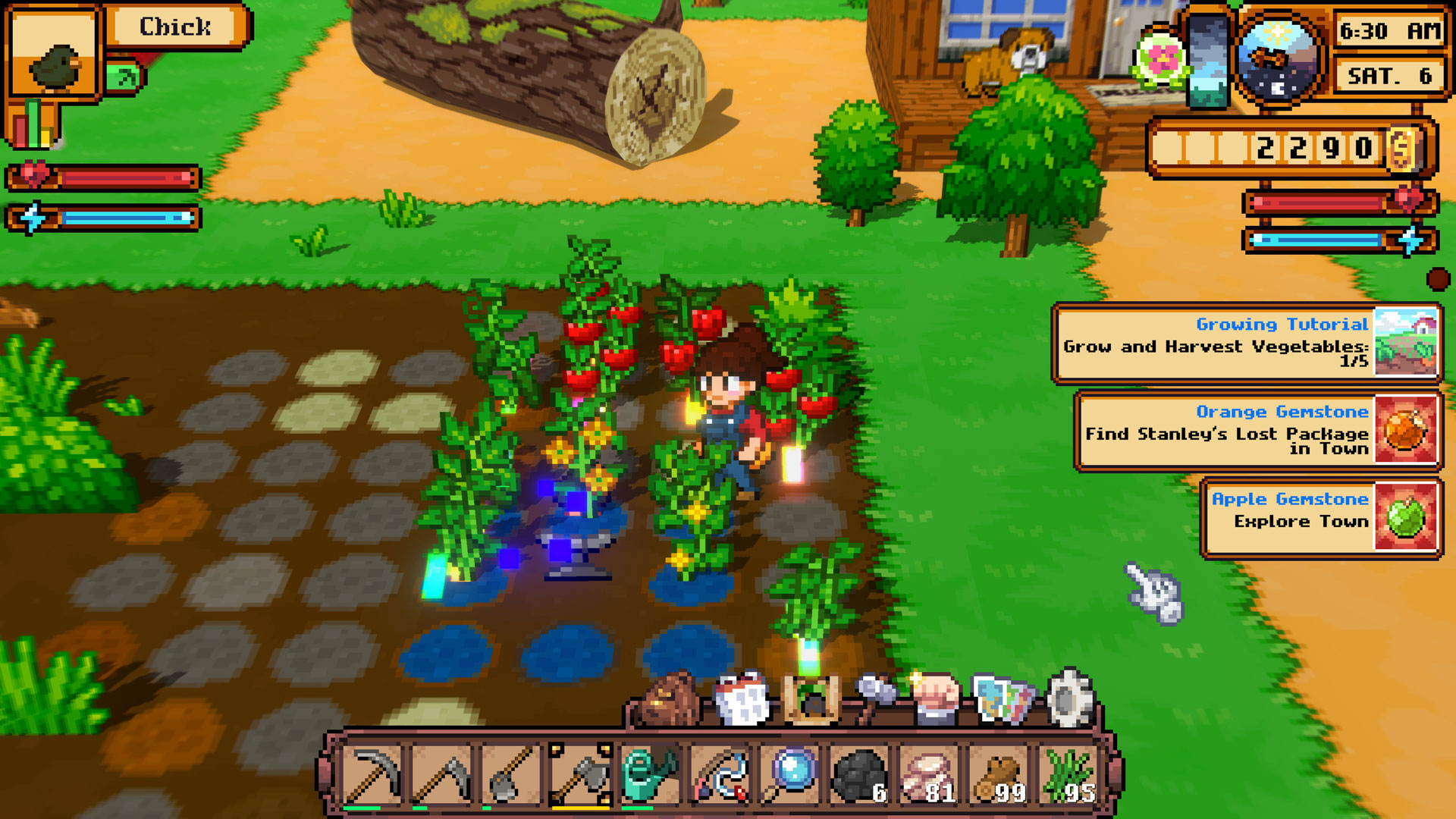Open the gear settings menu
The height and width of the screenshot is (819, 1456).
pos(1068,698)
